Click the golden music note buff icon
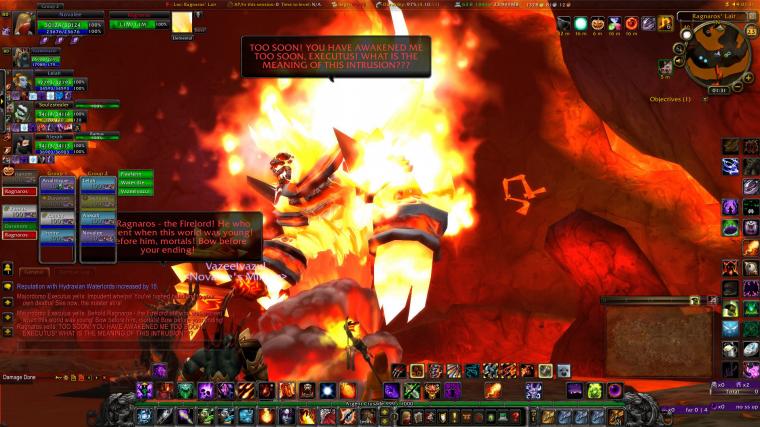This screenshot has width=760, height=427. [665, 23]
